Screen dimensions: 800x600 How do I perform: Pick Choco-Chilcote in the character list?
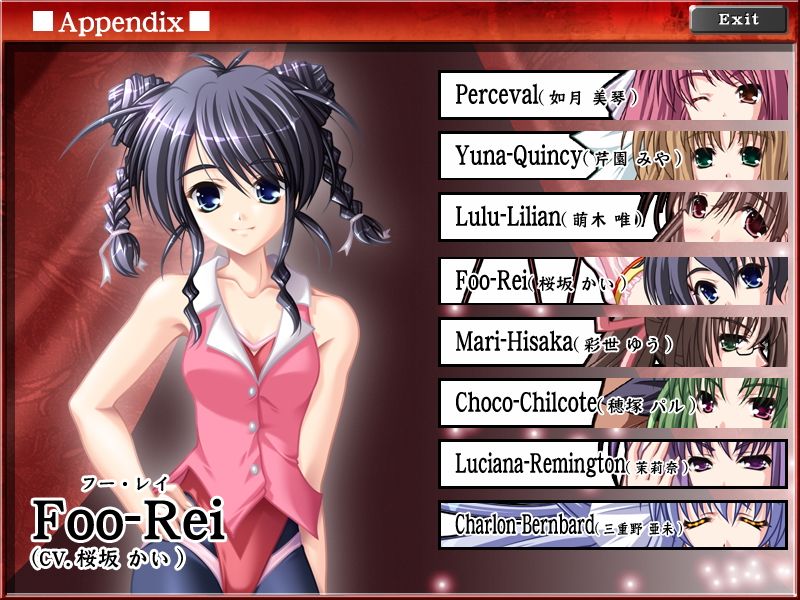click(612, 403)
